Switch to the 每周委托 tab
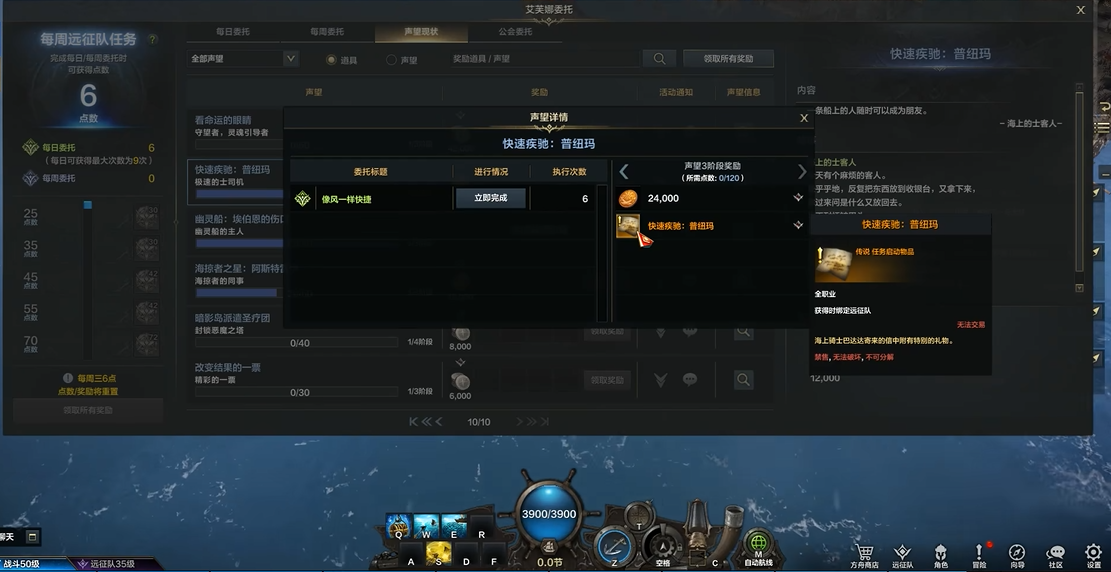The width and height of the screenshot is (1111, 572). 327,32
